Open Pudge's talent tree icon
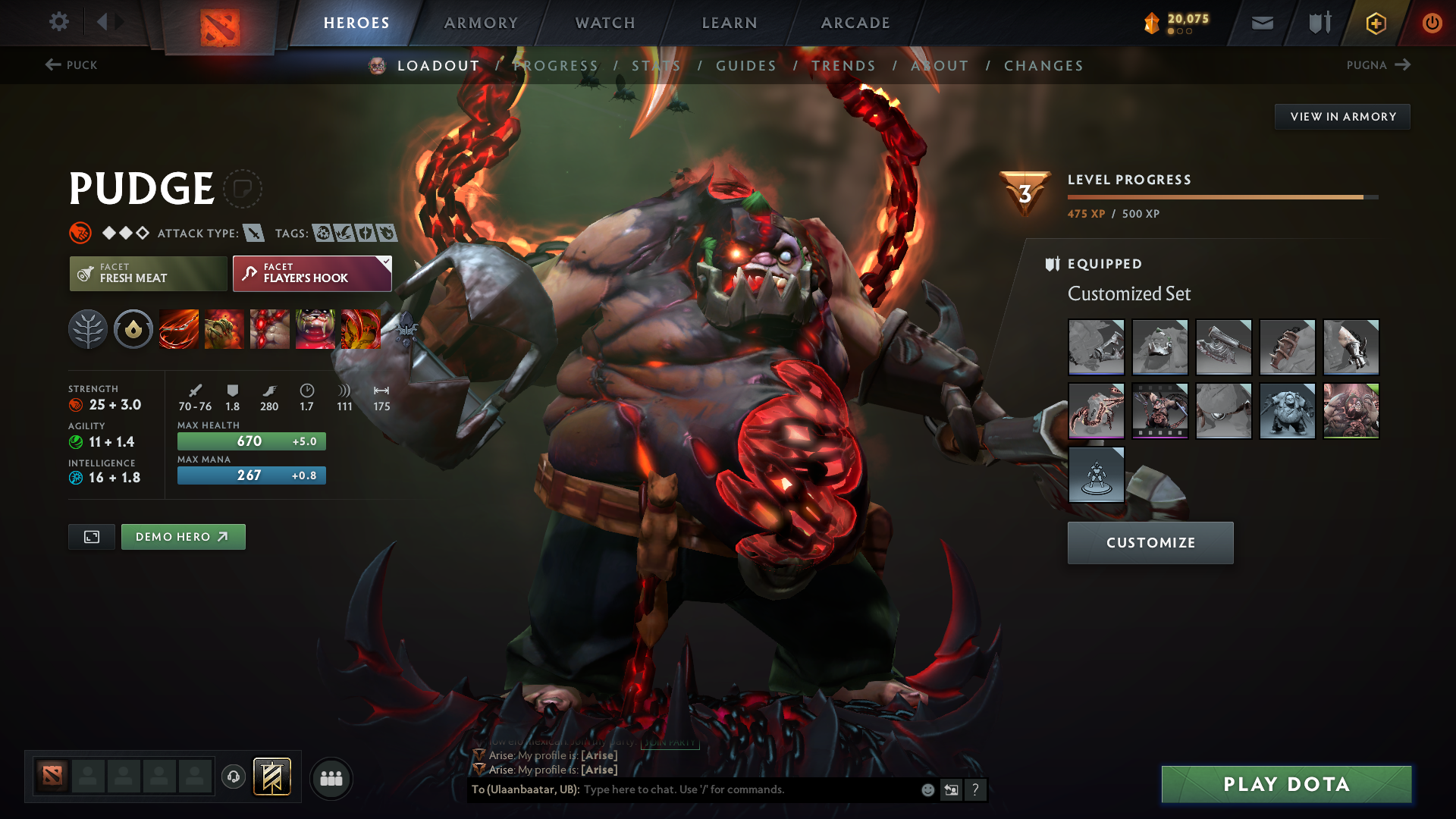This screenshot has width=1456, height=819. click(87, 329)
